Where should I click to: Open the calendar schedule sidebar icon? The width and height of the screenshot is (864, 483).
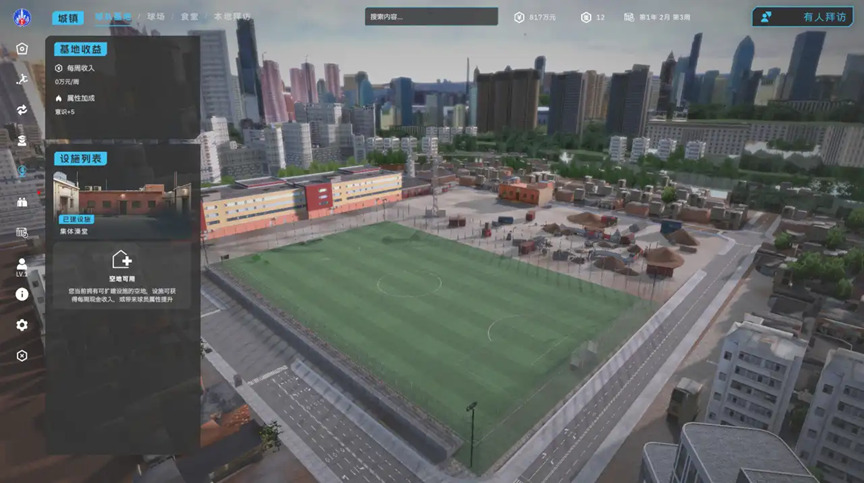pos(22,232)
